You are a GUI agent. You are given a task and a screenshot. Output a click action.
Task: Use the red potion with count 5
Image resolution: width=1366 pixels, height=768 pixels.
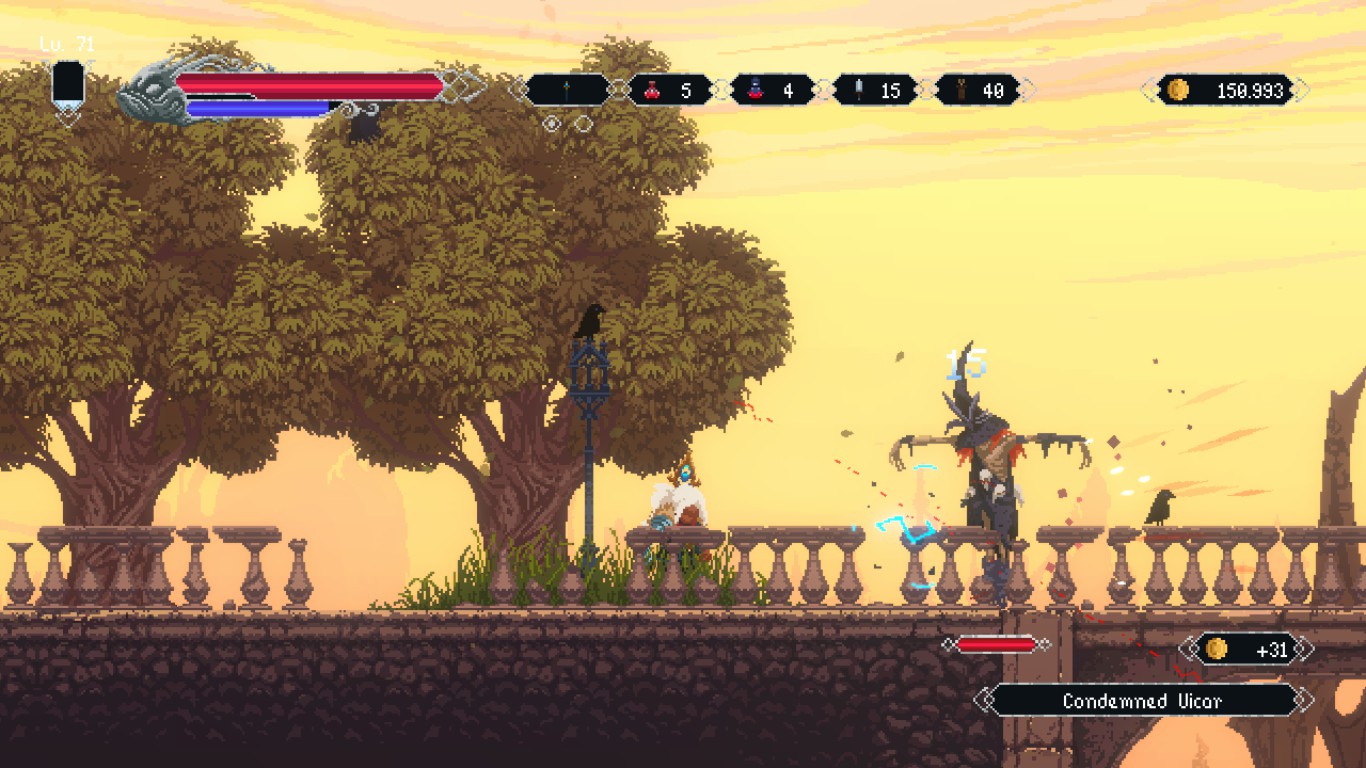670,90
